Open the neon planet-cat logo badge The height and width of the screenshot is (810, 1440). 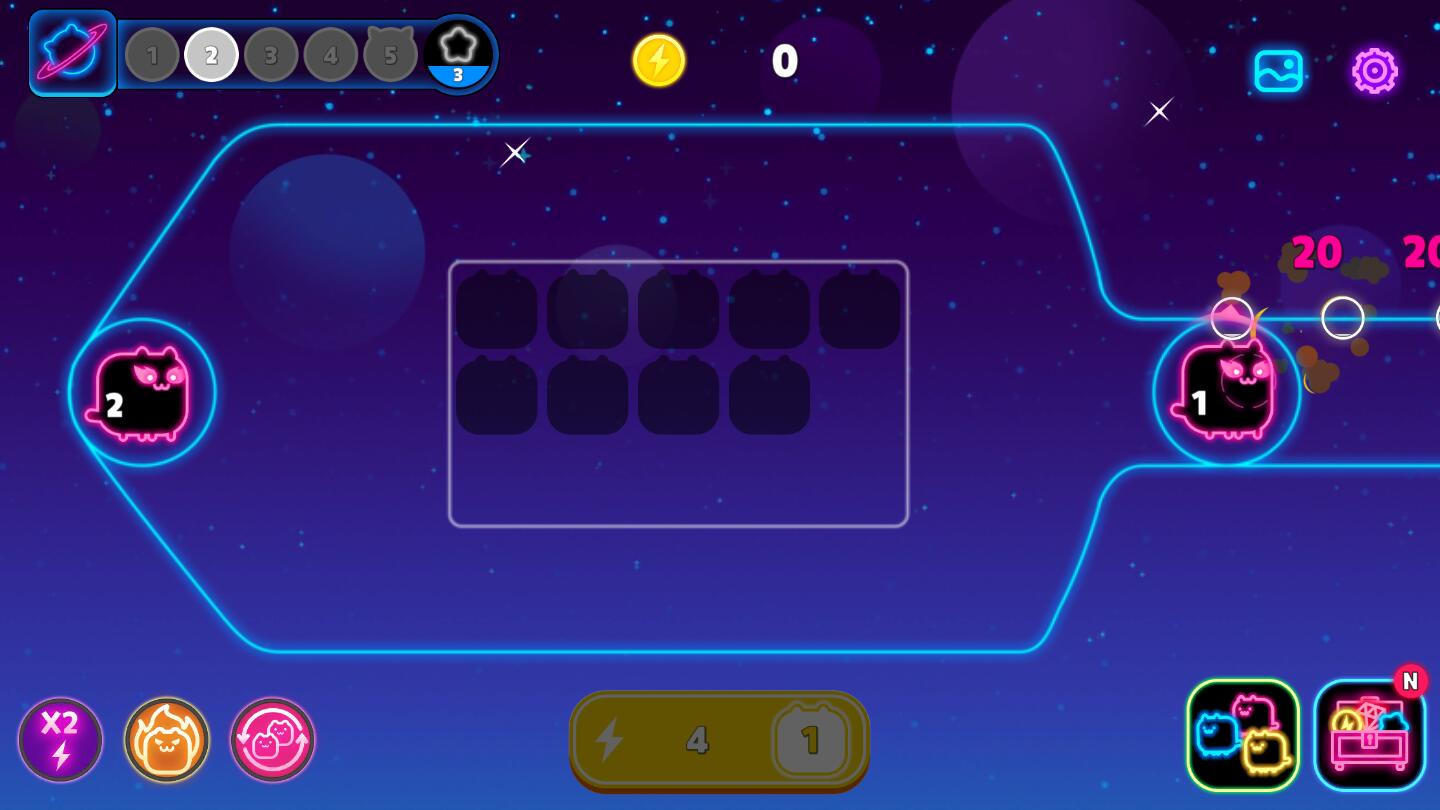71,55
